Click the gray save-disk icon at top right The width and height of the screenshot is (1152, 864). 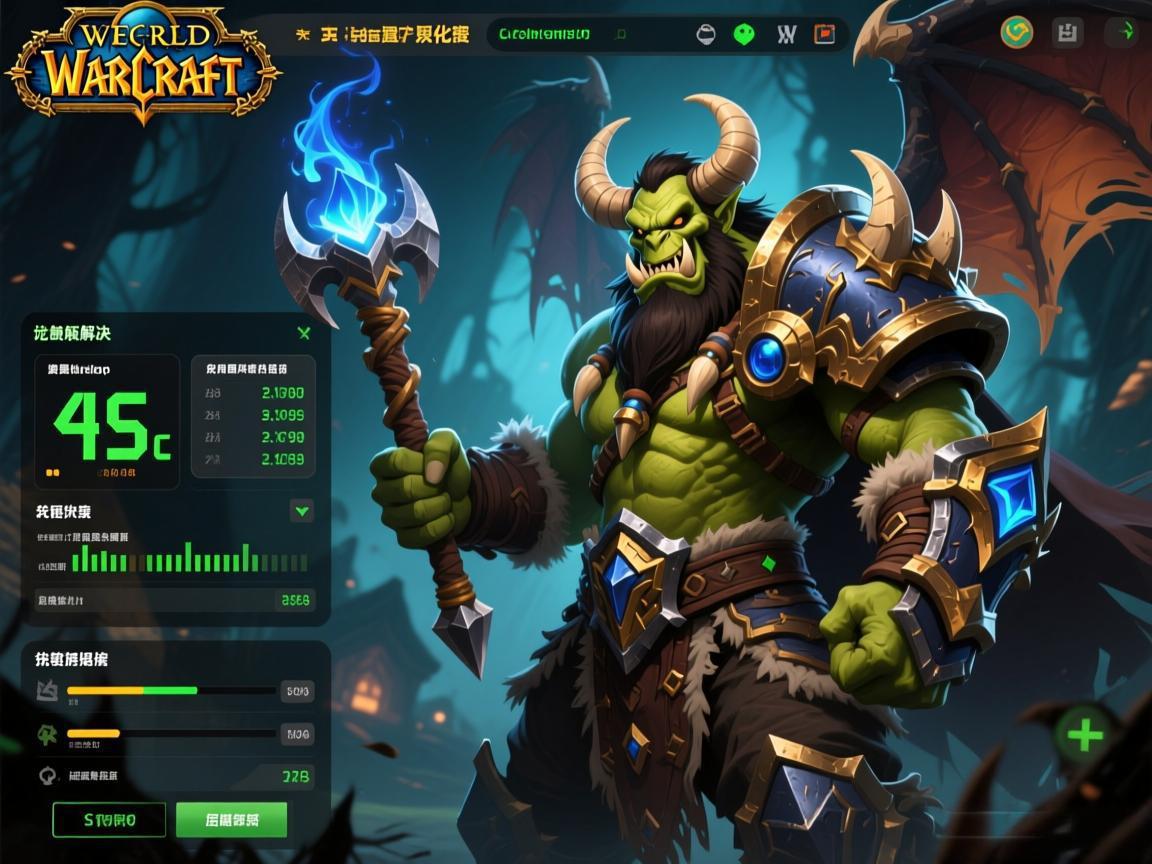pyautogui.click(x=1068, y=32)
